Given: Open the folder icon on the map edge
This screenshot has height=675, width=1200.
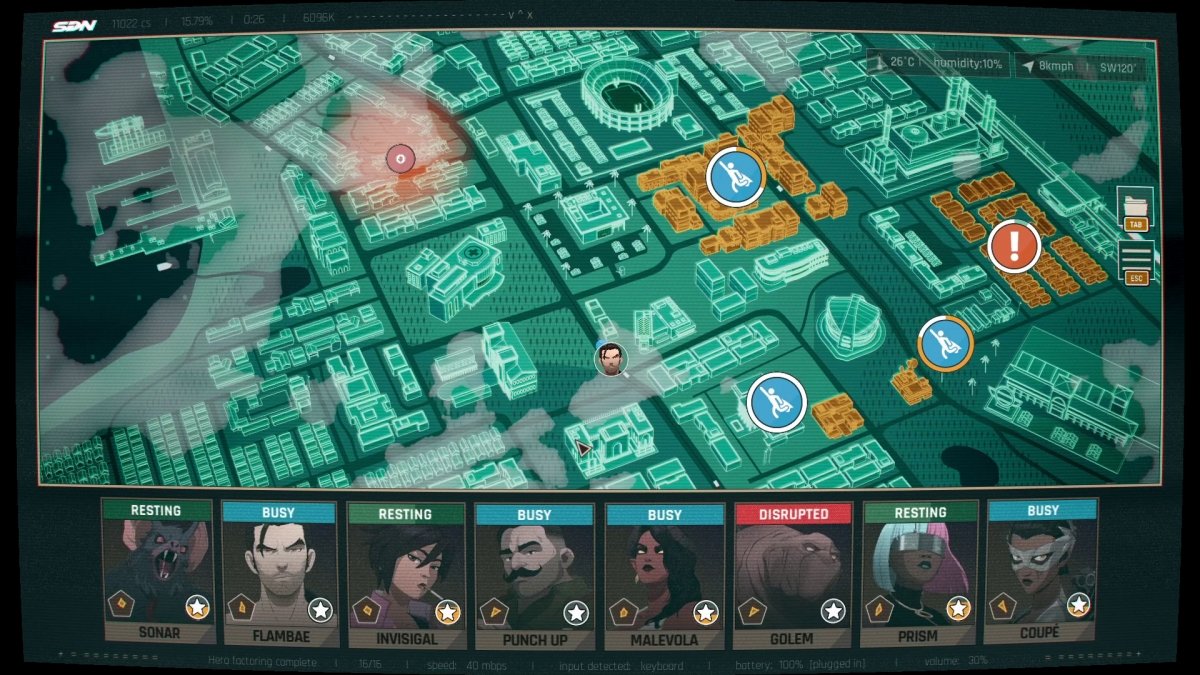Looking at the screenshot, I should pyautogui.click(x=1135, y=205).
